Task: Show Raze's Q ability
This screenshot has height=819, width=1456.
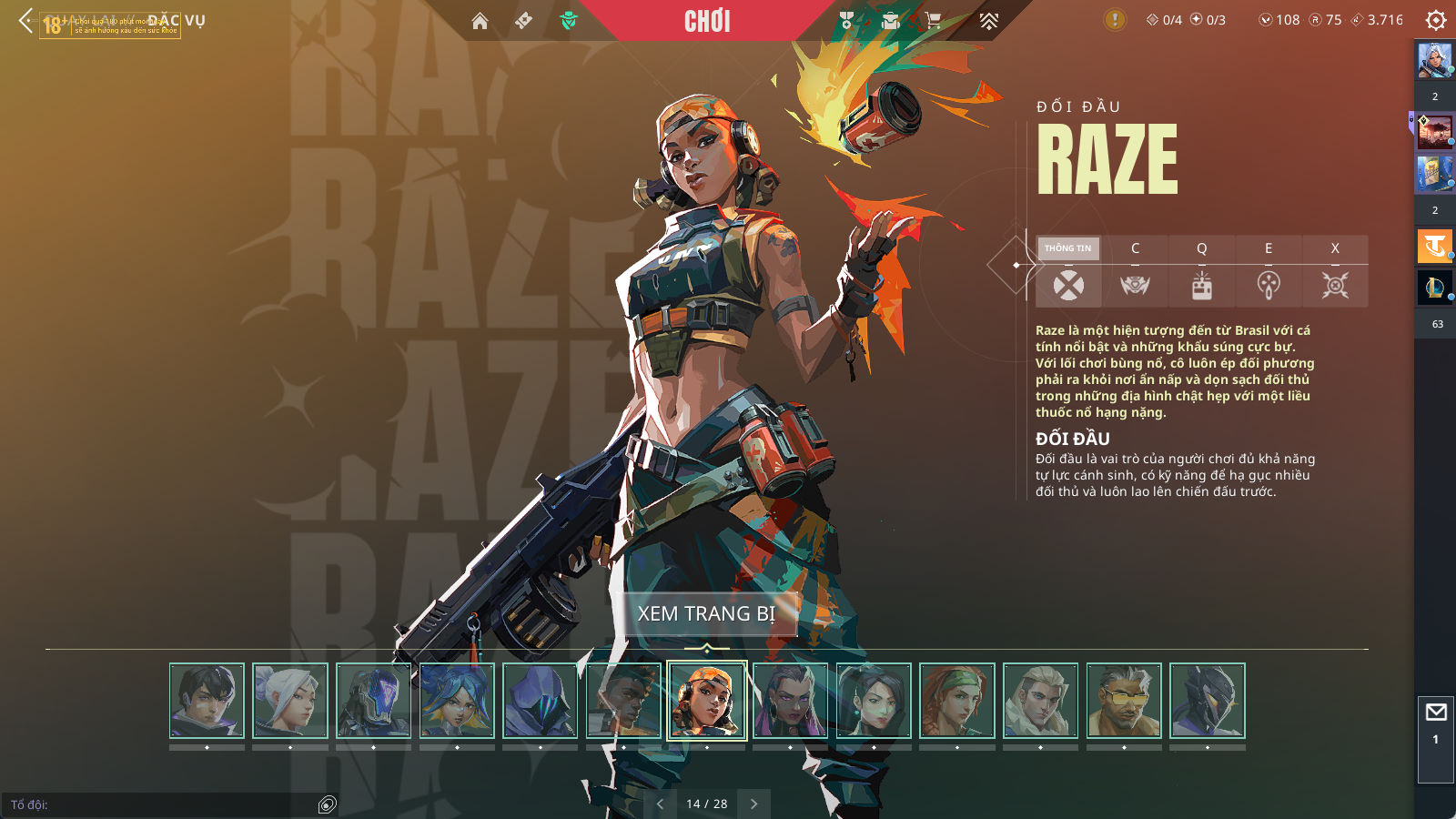Action: 1201,271
